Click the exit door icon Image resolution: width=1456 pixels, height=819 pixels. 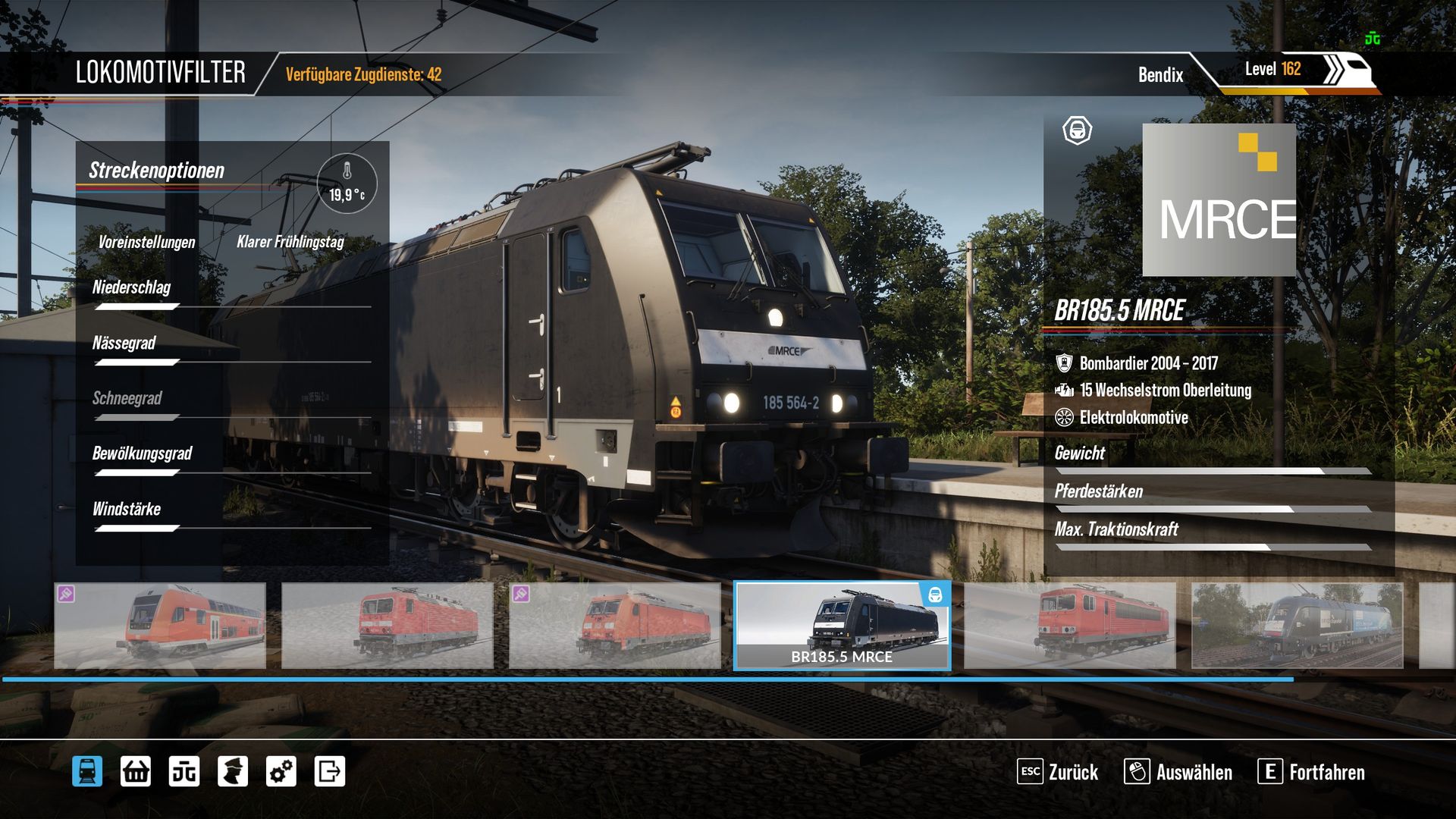pos(330,772)
